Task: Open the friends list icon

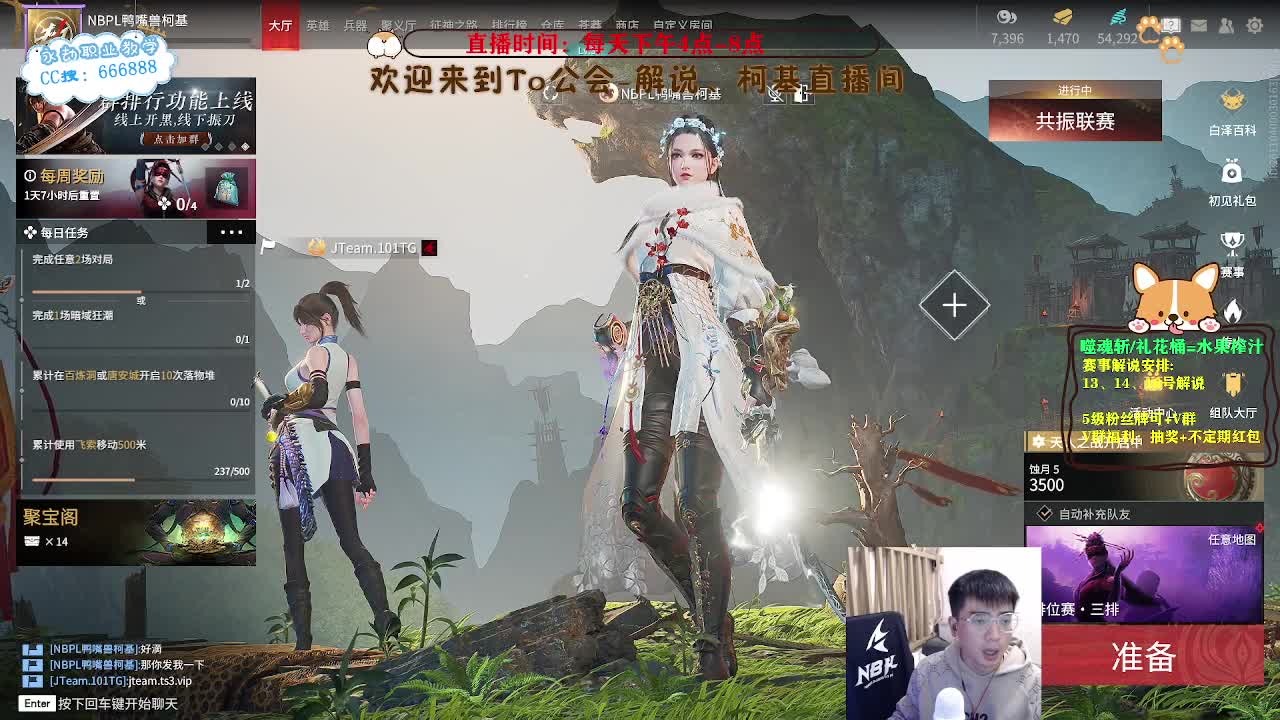Action: [x=1225, y=25]
